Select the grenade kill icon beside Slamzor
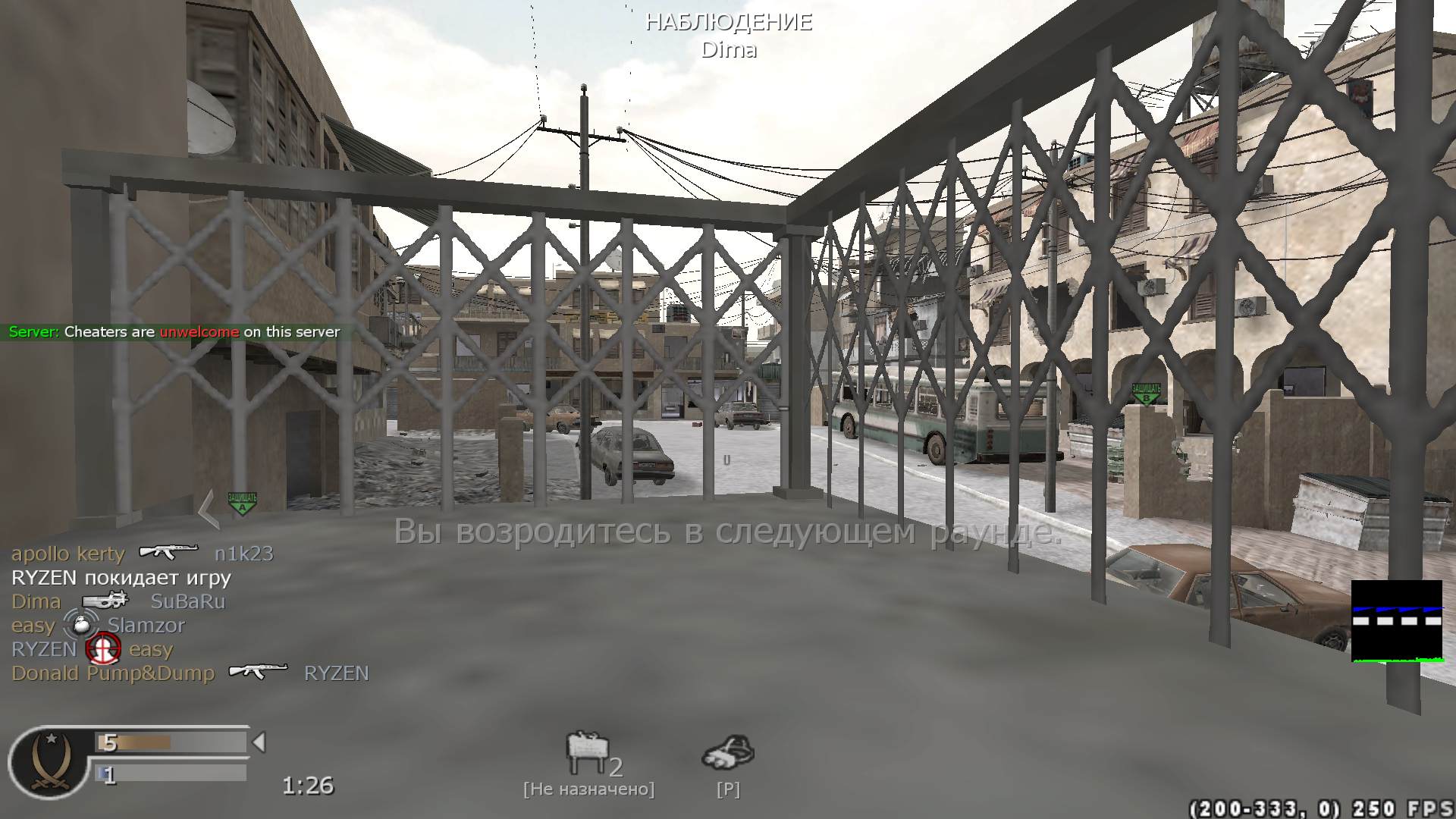This screenshot has width=1456, height=819. pos(81,625)
